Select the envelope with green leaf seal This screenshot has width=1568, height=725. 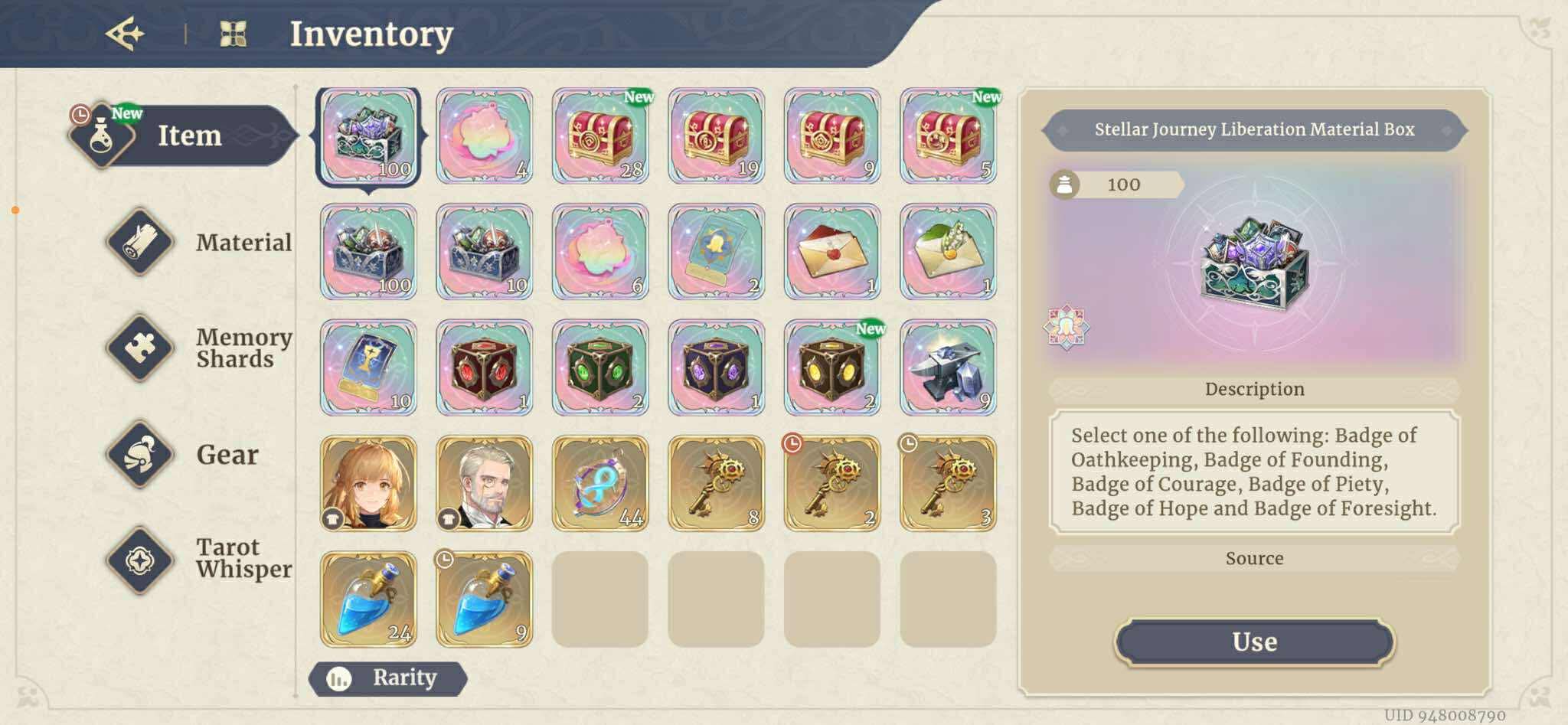tap(948, 252)
